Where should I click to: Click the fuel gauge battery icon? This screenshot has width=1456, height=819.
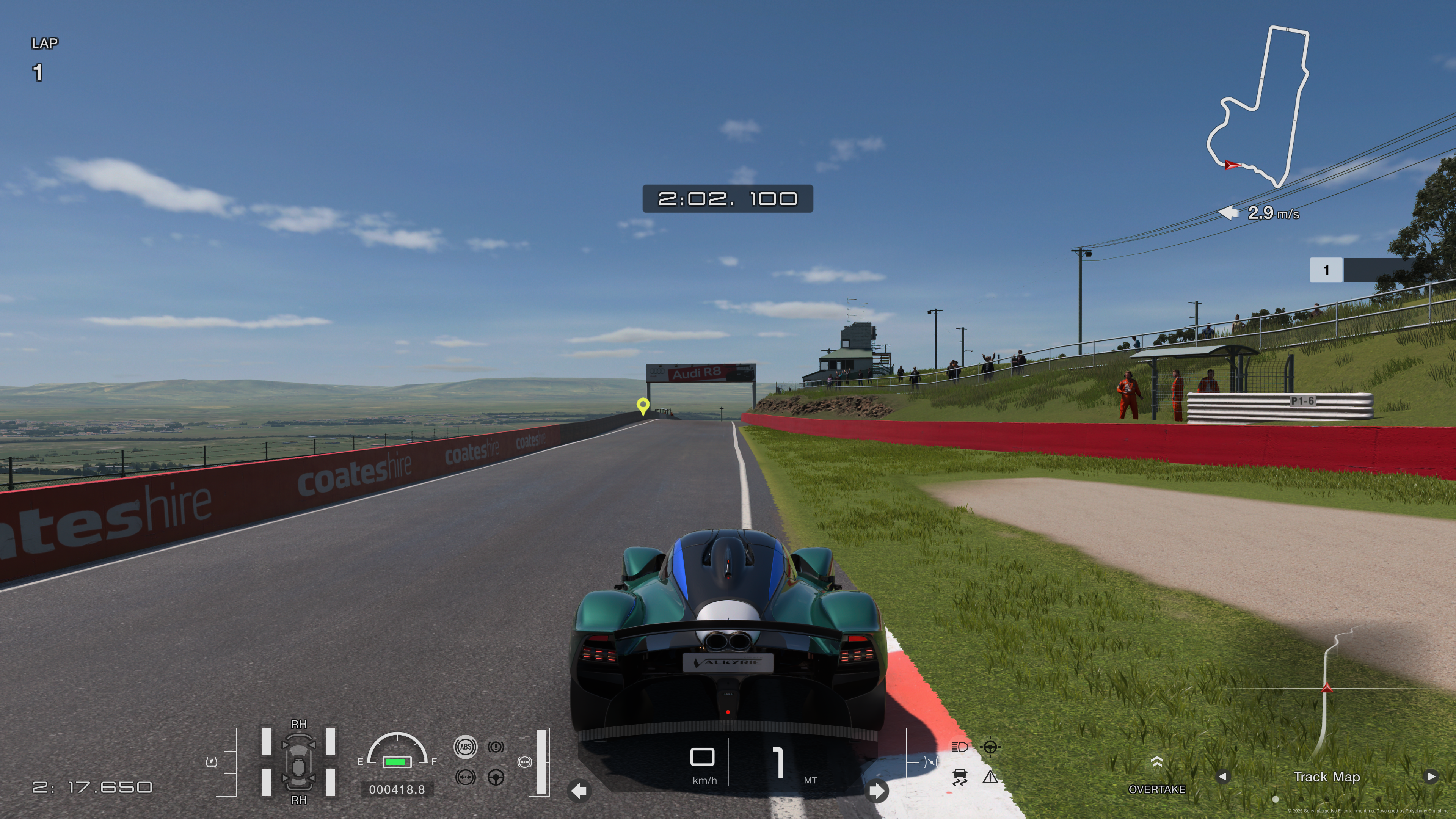tap(397, 762)
